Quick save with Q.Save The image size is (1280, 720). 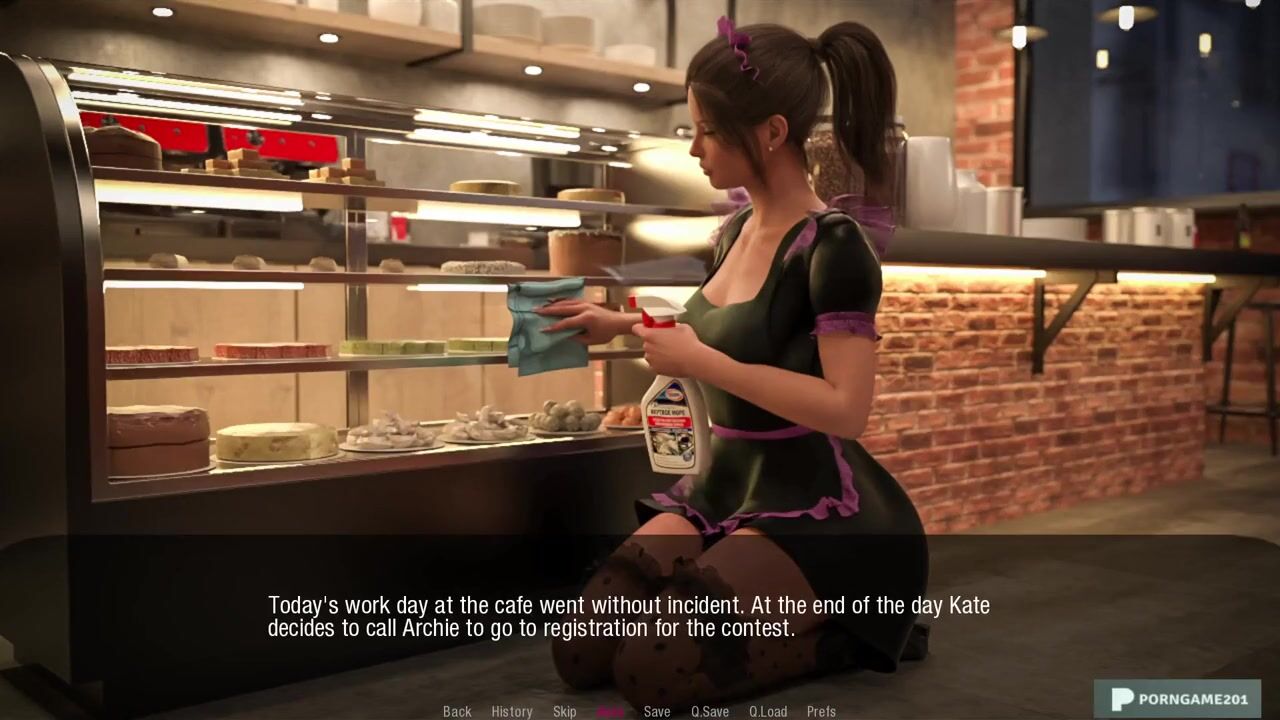(710, 711)
